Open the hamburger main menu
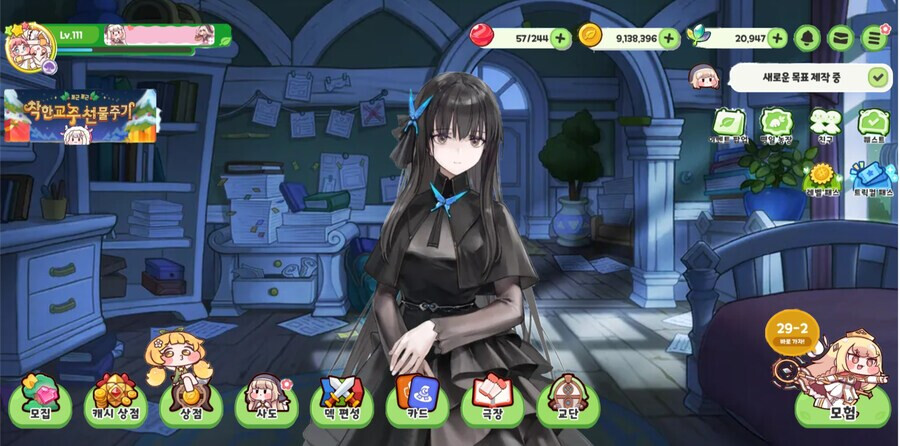 (876, 38)
